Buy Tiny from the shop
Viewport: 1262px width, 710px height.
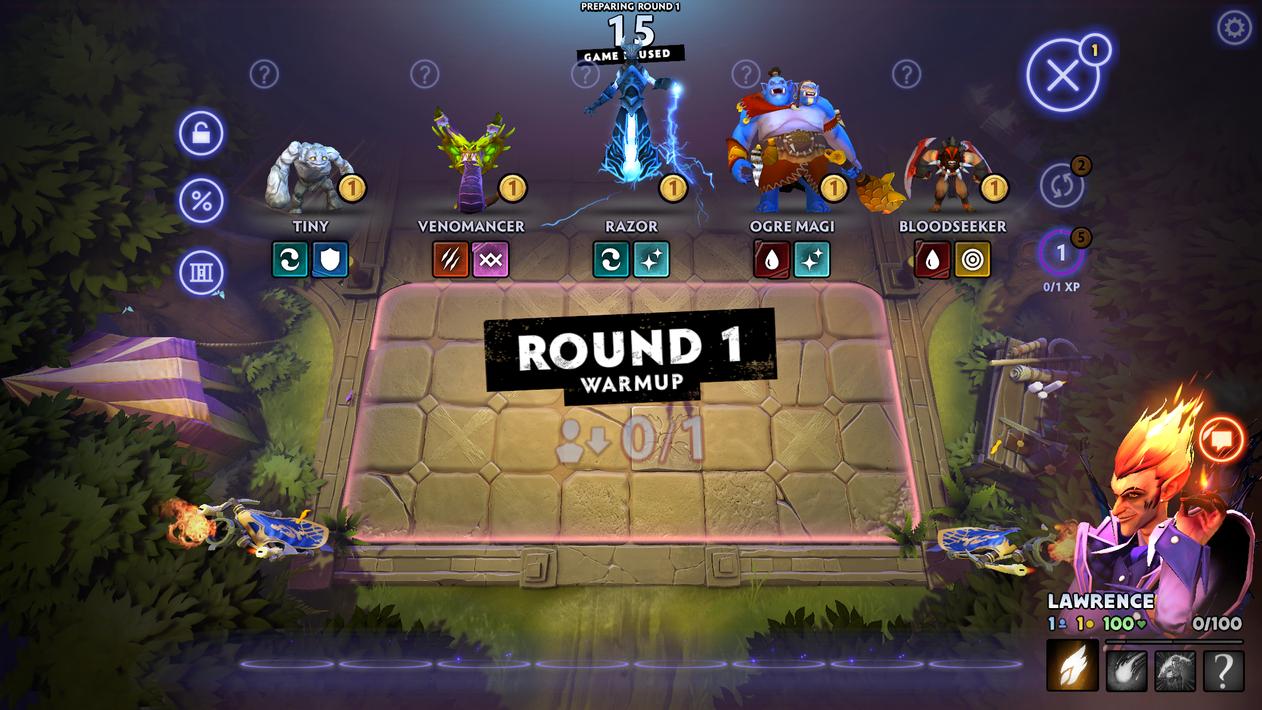pos(303,178)
